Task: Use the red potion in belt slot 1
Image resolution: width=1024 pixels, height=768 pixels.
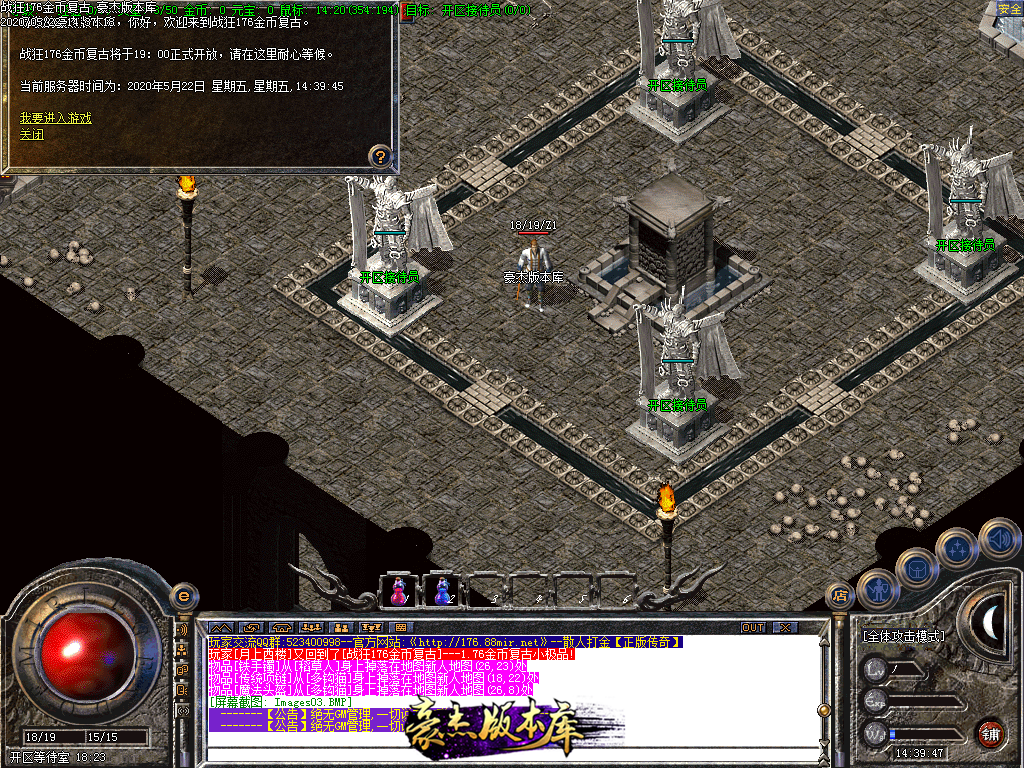Action: [x=398, y=591]
